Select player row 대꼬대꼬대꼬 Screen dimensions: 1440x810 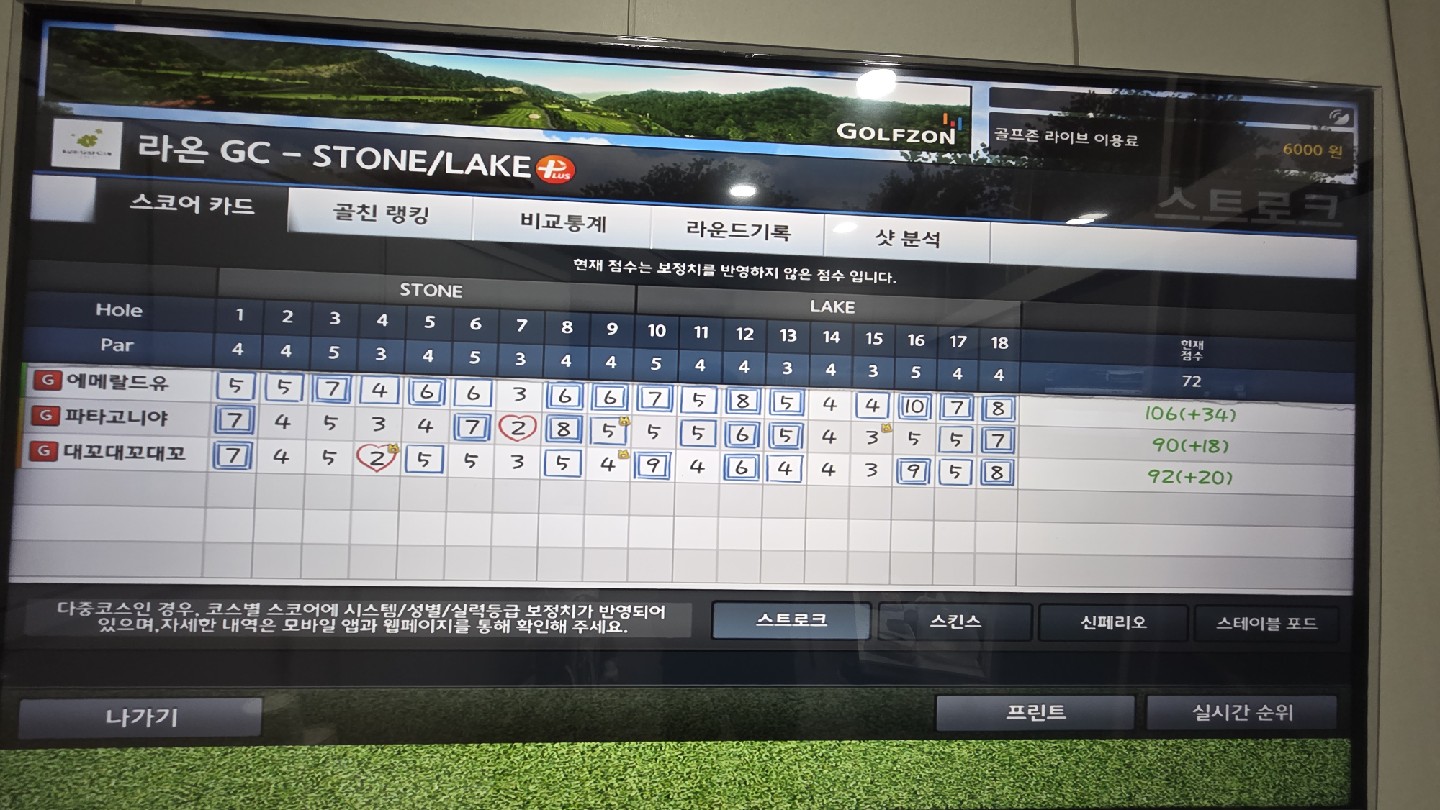124,452
